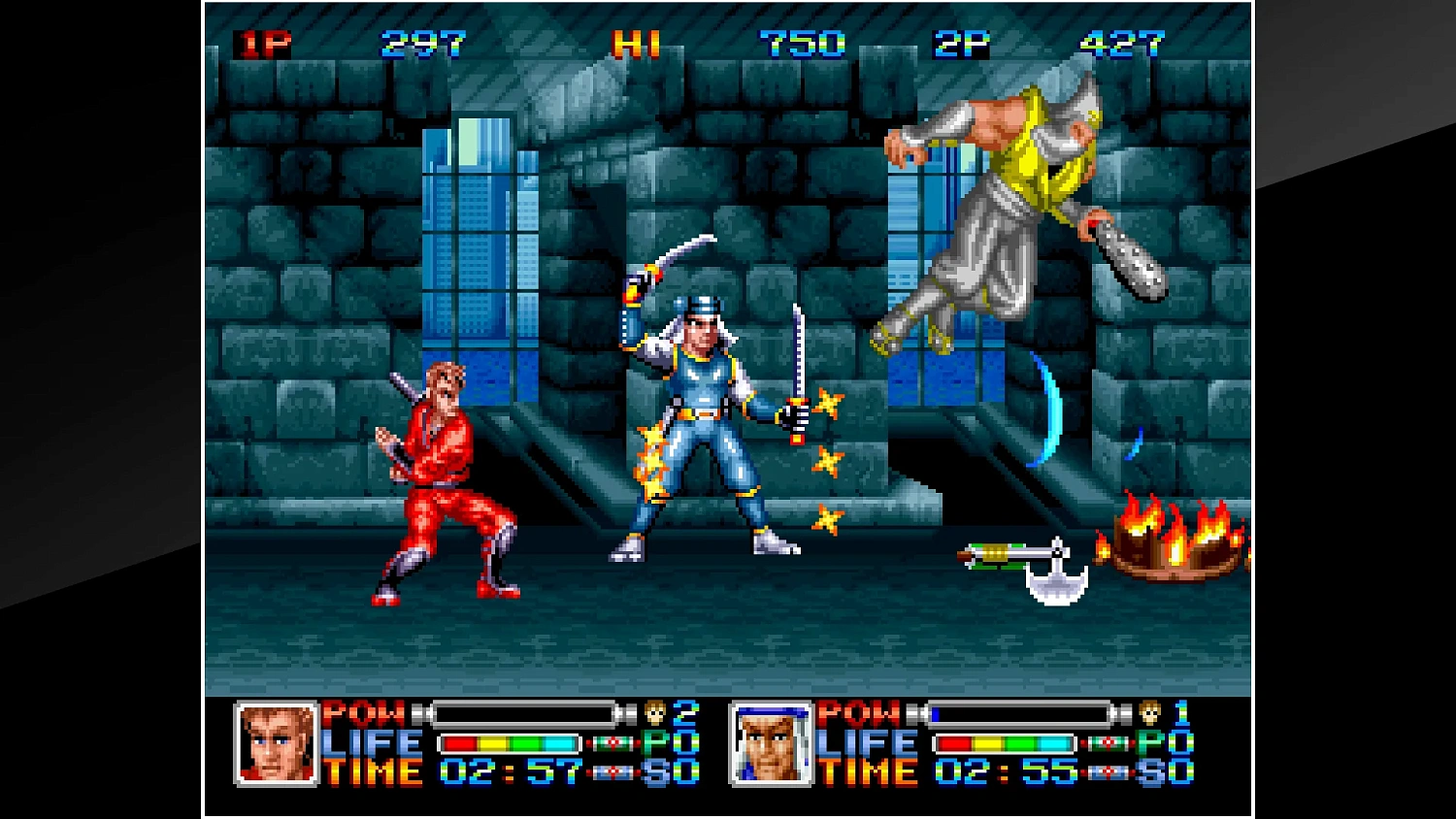Click the 1P score reading 297
Image resolution: width=1456 pixels, height=819 pixels.
pyautogui.click(x=422, y=43)
